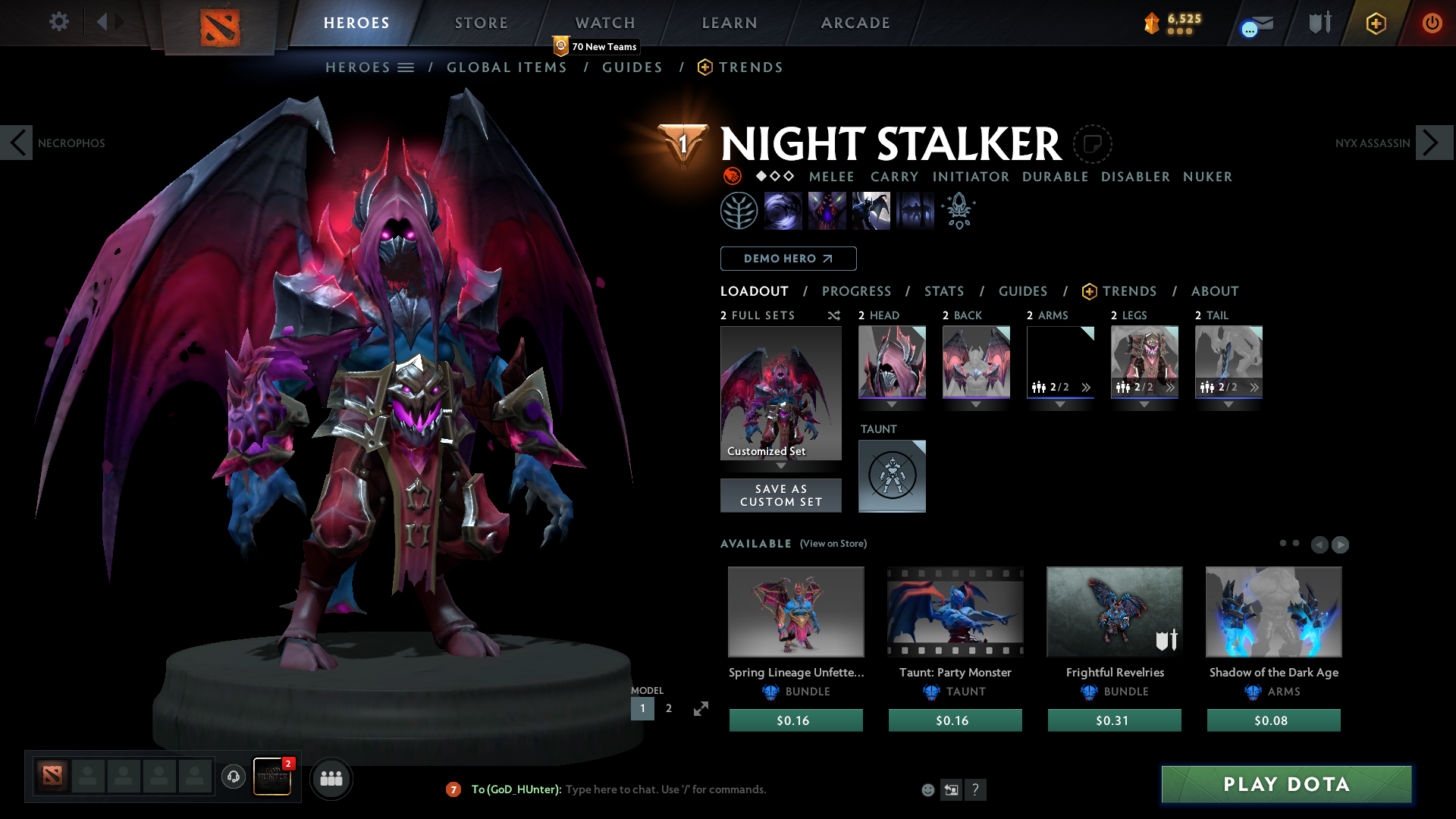
Task: Open the WATCH menu item
Action: click(x=604, y=22)
